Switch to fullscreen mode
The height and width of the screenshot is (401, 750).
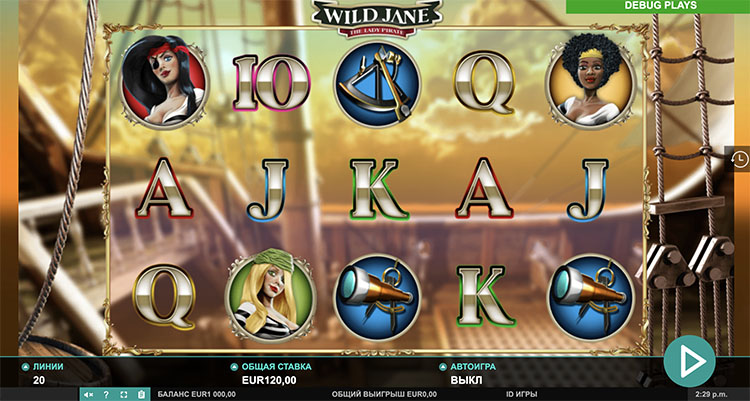[x=123, y=394]
